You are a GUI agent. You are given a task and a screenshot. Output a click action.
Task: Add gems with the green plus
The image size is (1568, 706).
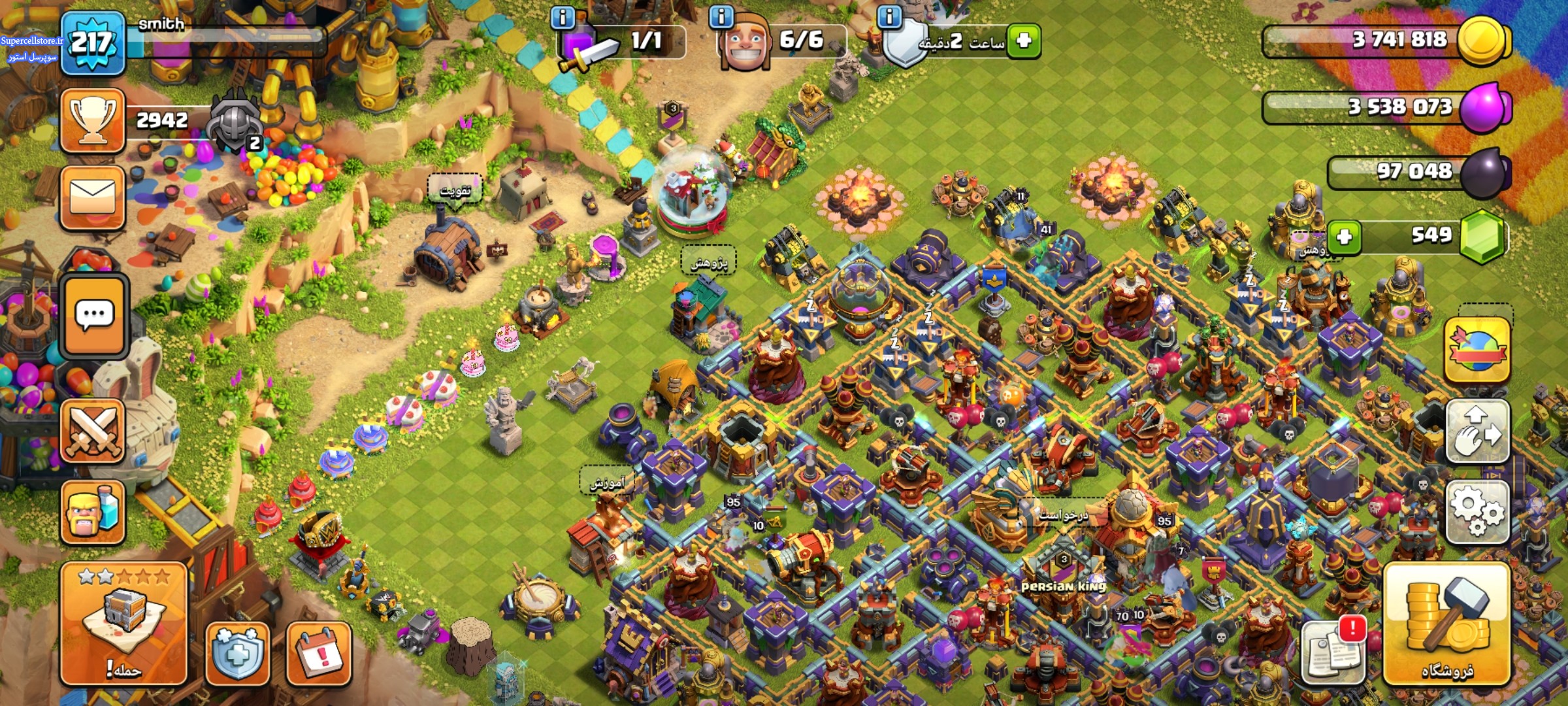[x=1344, y=237]
